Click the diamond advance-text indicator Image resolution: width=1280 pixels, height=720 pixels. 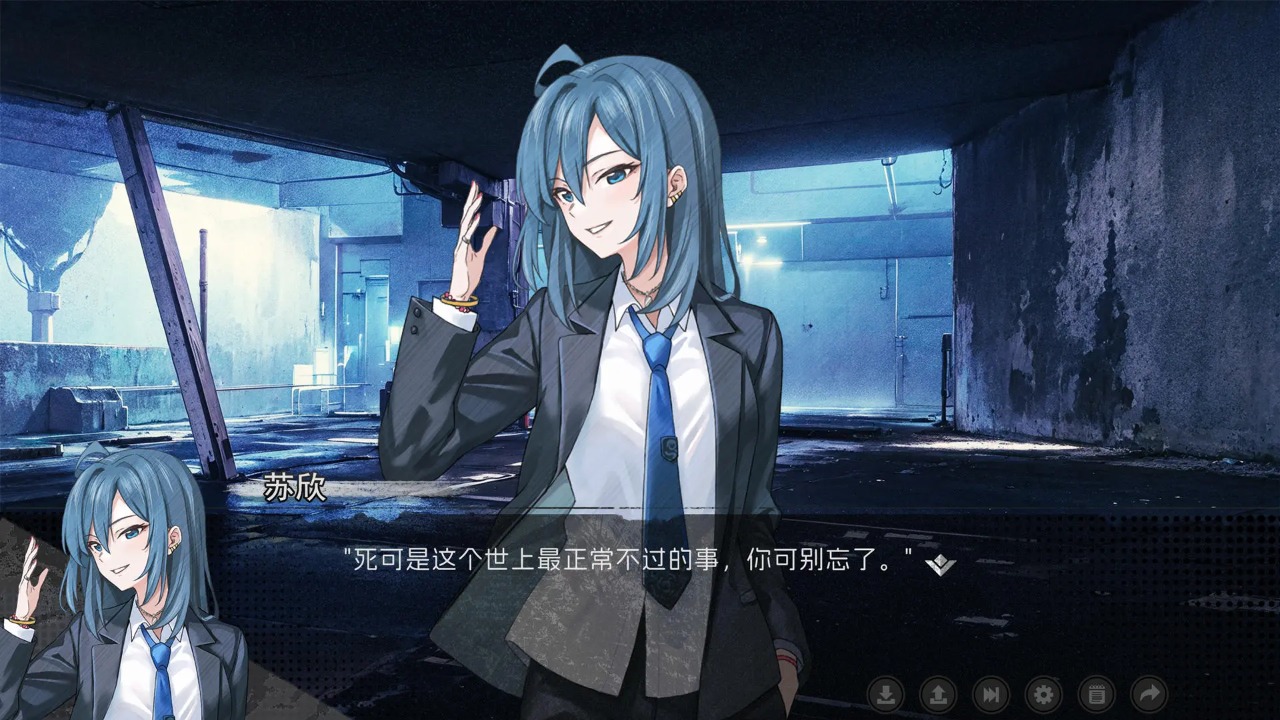941,563
